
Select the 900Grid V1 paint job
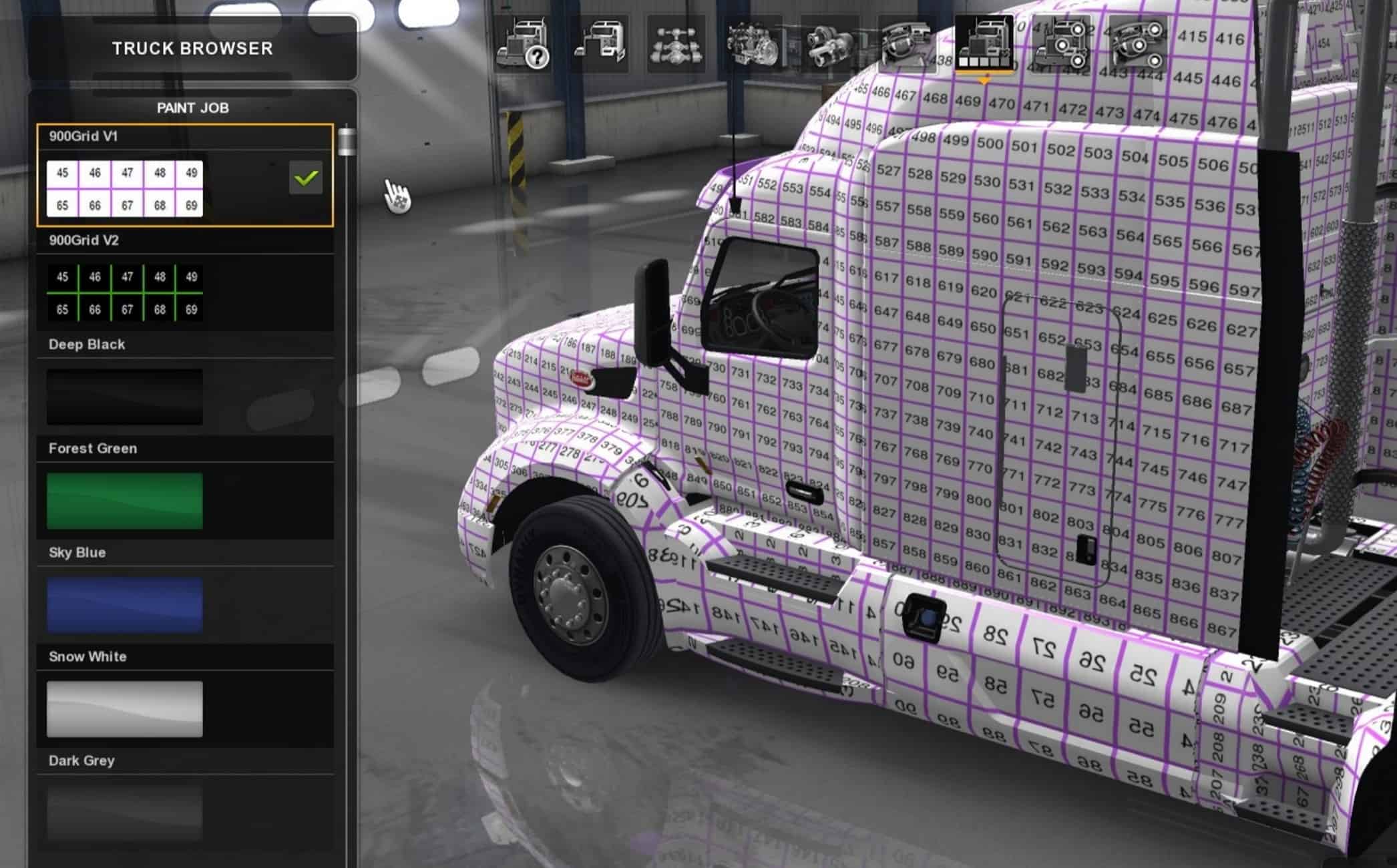[x=125, y=189]
